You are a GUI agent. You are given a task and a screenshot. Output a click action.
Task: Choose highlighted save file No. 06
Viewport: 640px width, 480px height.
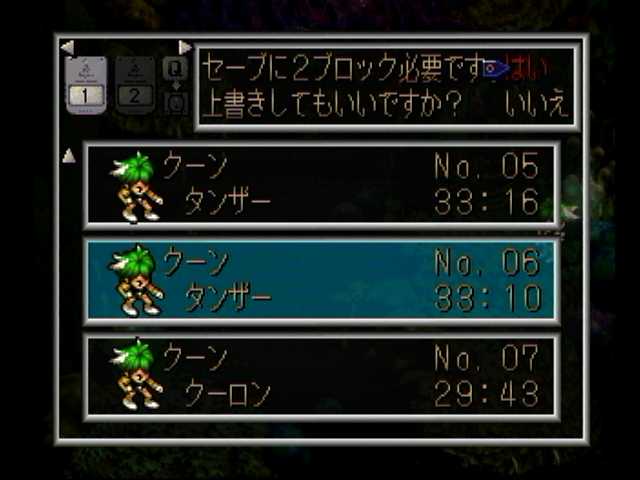click(x=323, y=280)
